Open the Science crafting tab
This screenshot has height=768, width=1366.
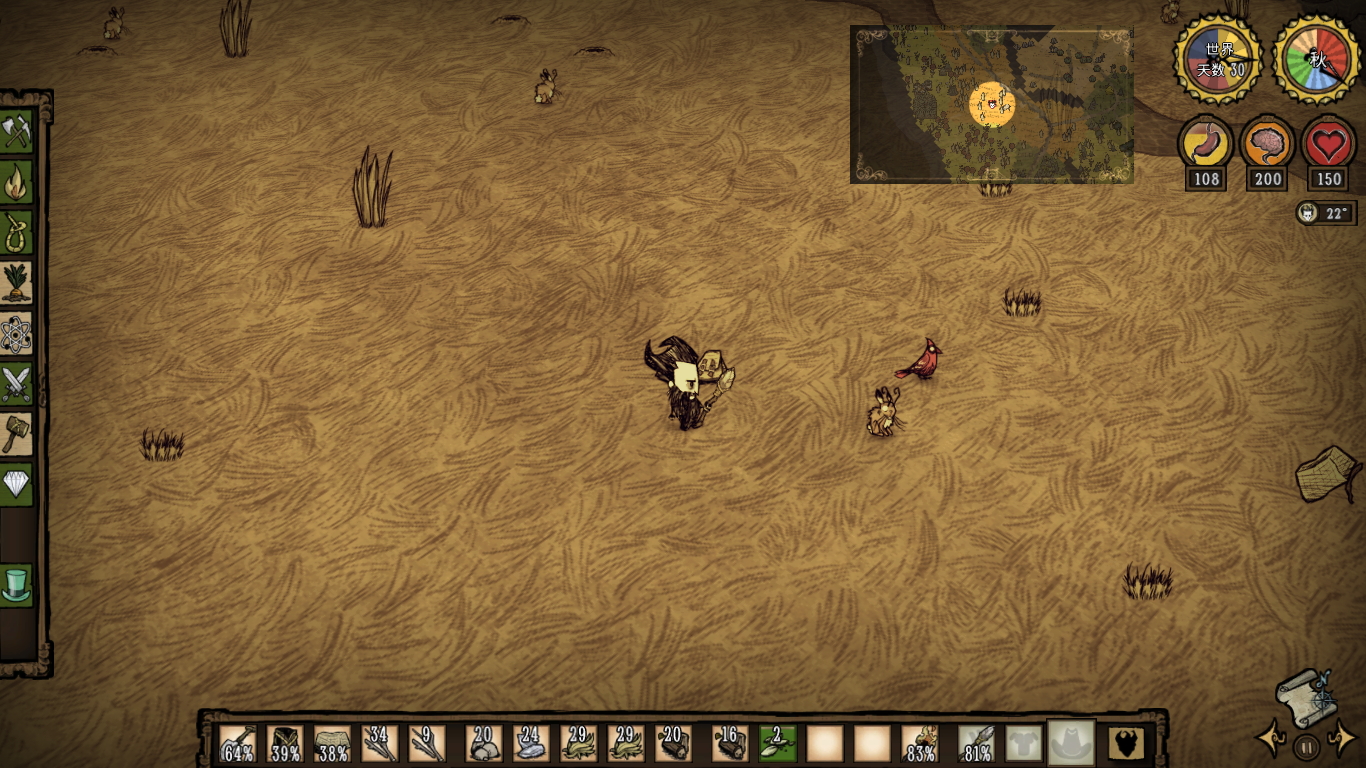(x=17, y=334)
